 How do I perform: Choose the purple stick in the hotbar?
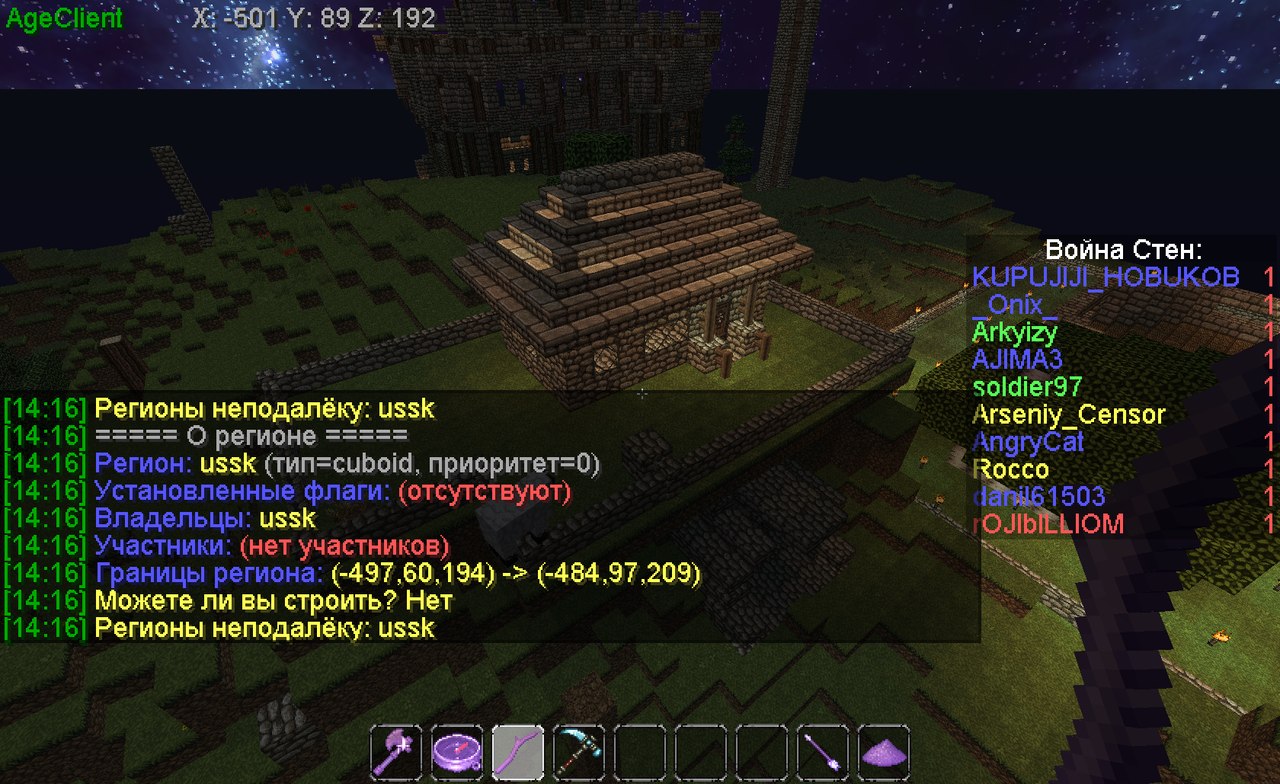click(518, 750)
